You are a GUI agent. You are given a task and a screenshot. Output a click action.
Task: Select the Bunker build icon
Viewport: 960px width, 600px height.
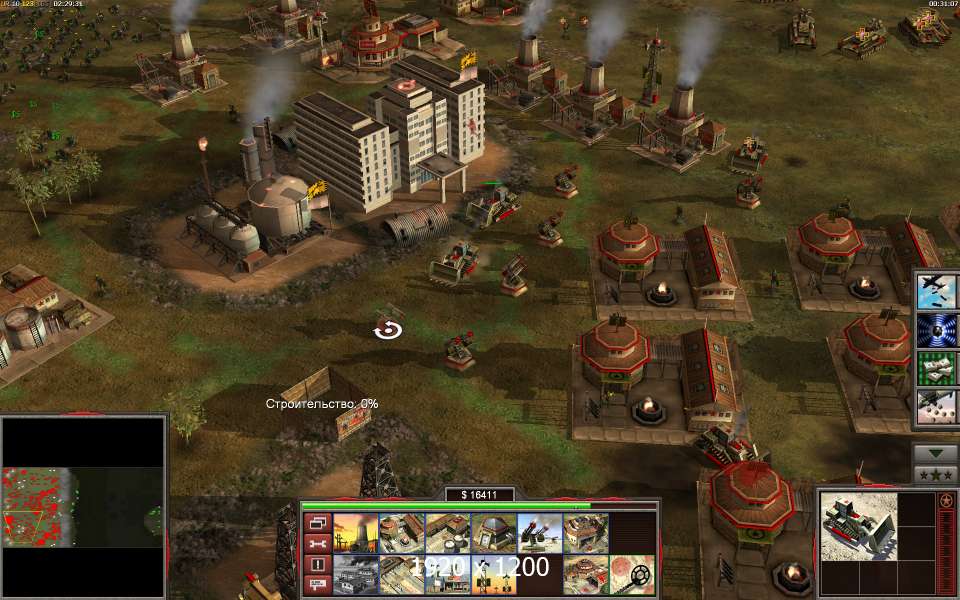[493, 533]
